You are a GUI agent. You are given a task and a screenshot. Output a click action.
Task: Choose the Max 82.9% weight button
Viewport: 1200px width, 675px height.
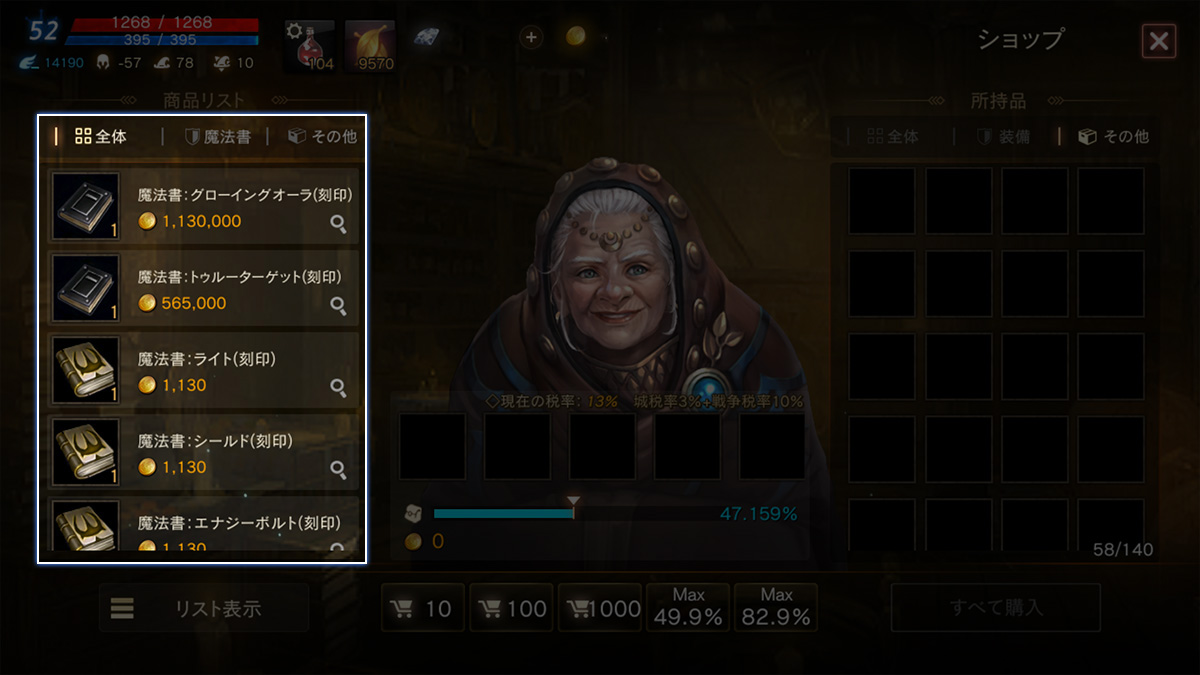(x=776, y=608)
